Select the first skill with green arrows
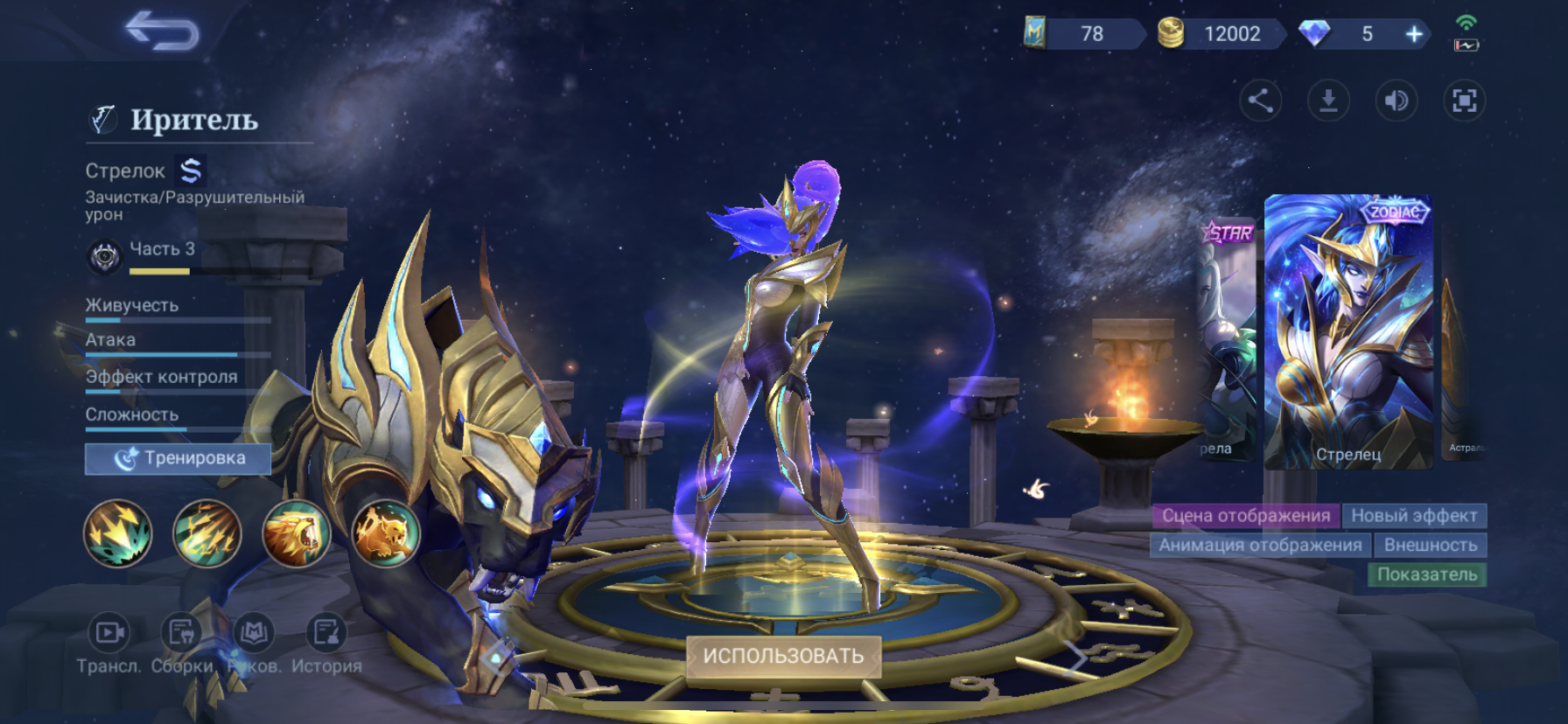1568x724 pixels. [118, 533]
